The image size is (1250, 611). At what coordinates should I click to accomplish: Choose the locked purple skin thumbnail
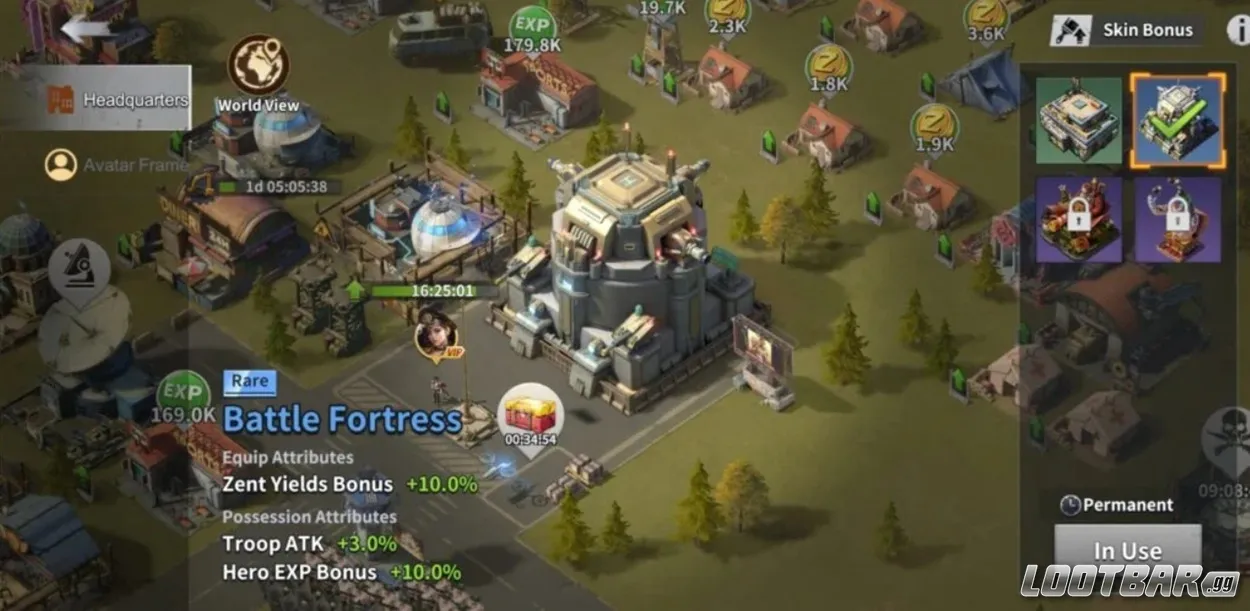1177,219
